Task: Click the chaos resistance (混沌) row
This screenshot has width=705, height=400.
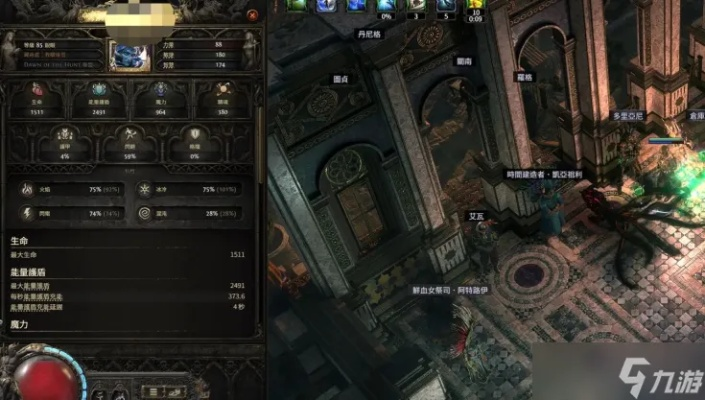Action: [190, 213]
